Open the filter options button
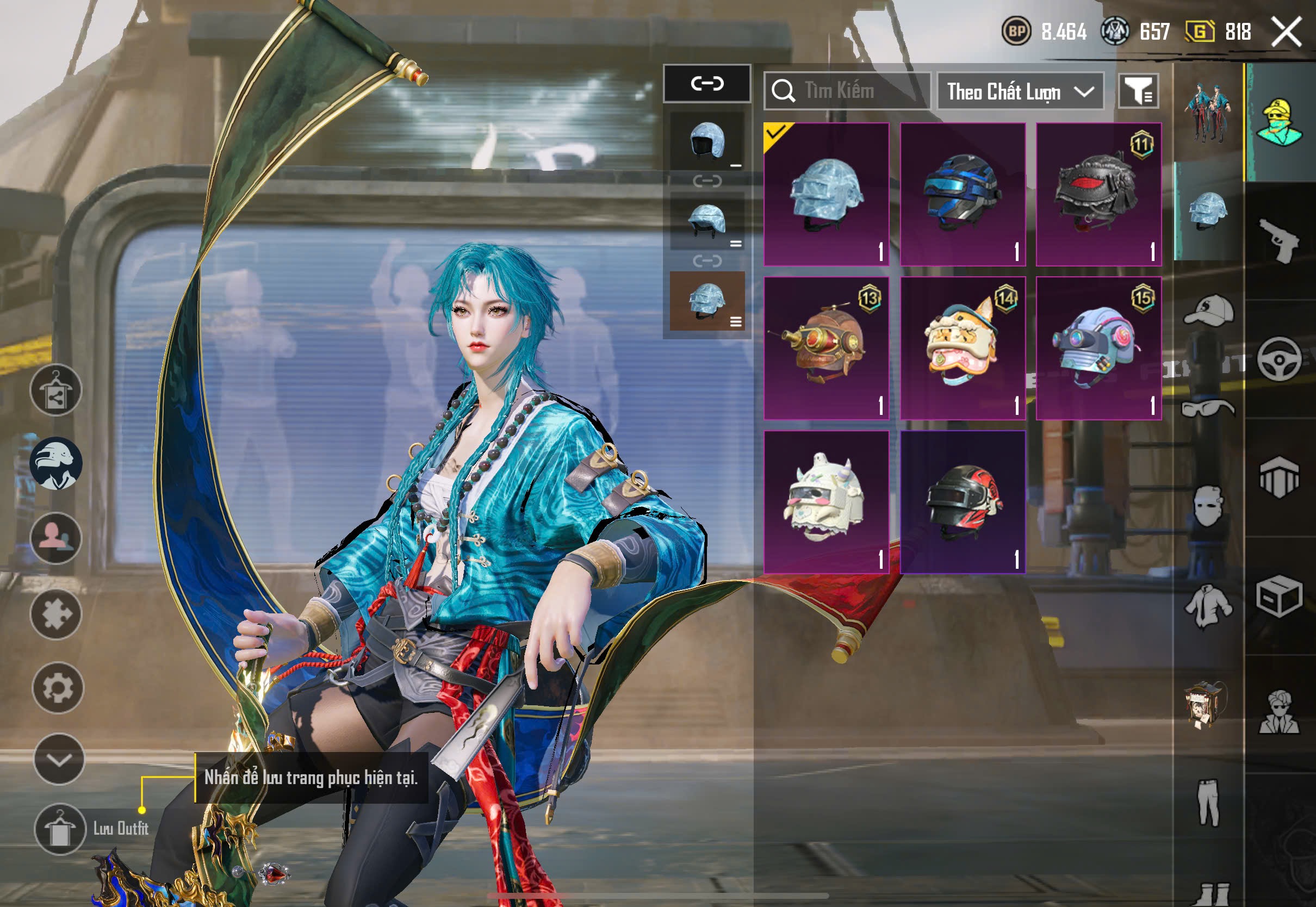 click(1138, 91)
